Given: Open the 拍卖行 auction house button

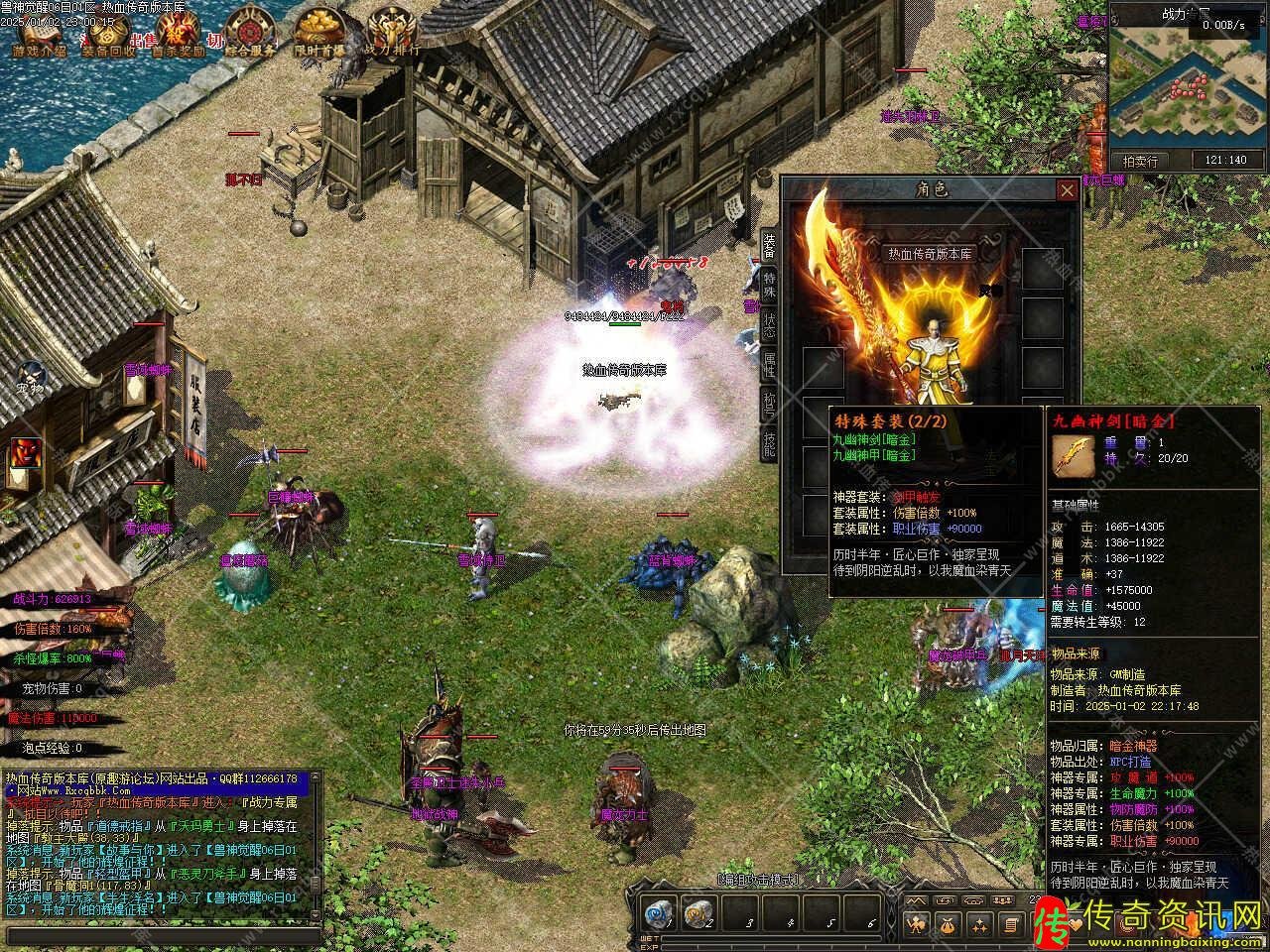Looking at the screenshot, I should (1139, 160).
